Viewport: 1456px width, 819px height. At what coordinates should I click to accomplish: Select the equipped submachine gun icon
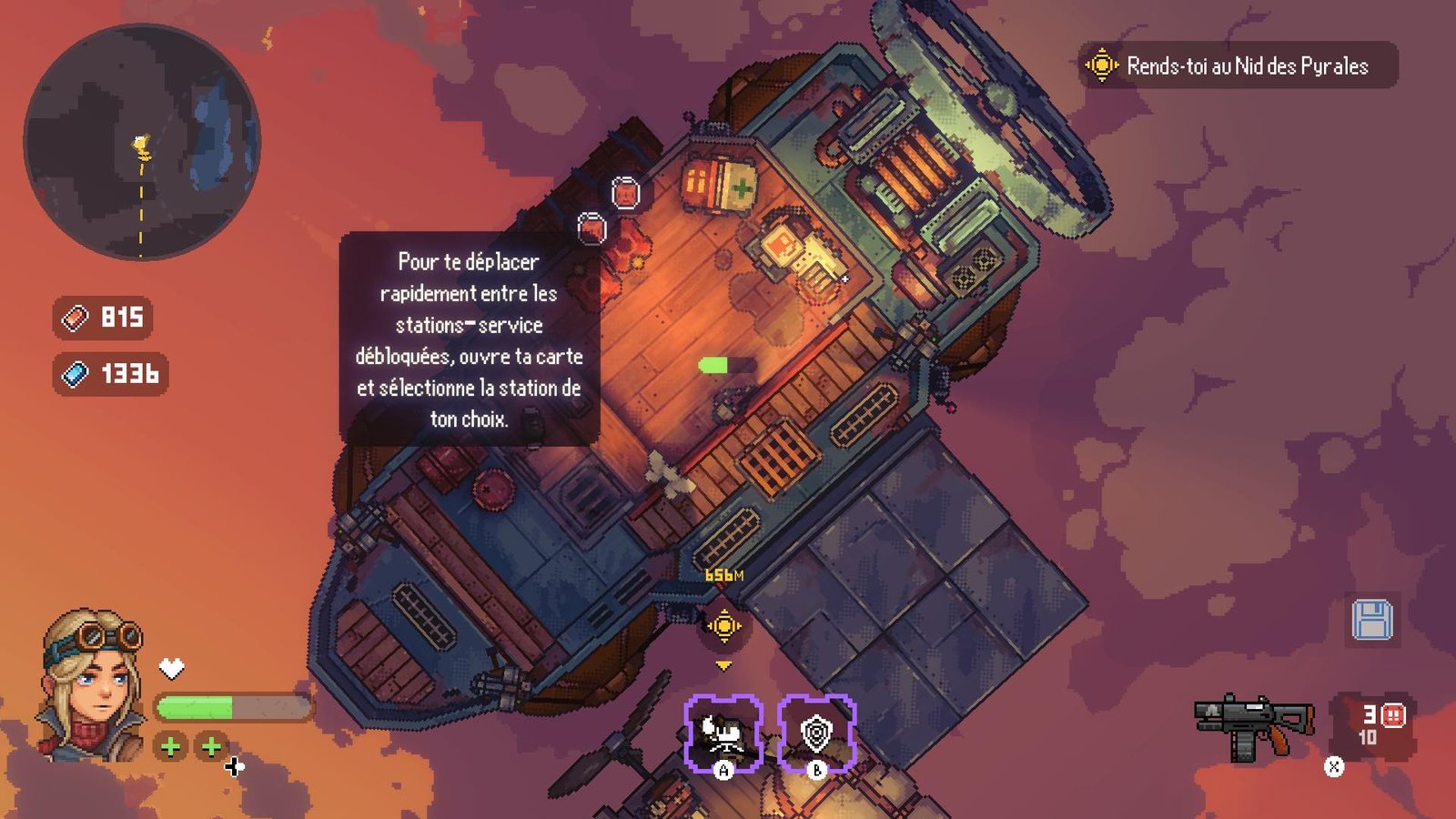tap(1253, 725)
